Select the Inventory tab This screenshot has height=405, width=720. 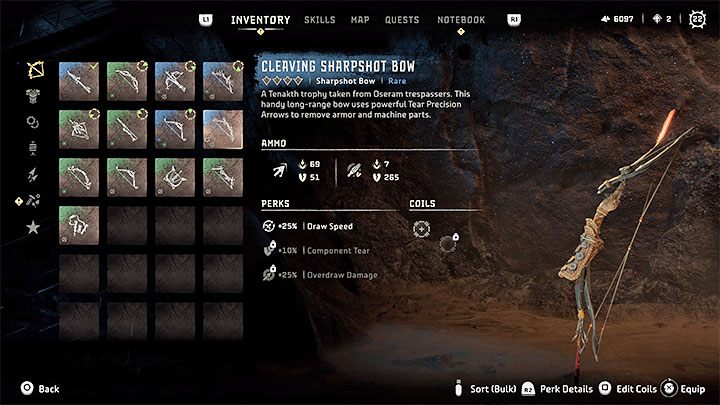coord(260,20)
